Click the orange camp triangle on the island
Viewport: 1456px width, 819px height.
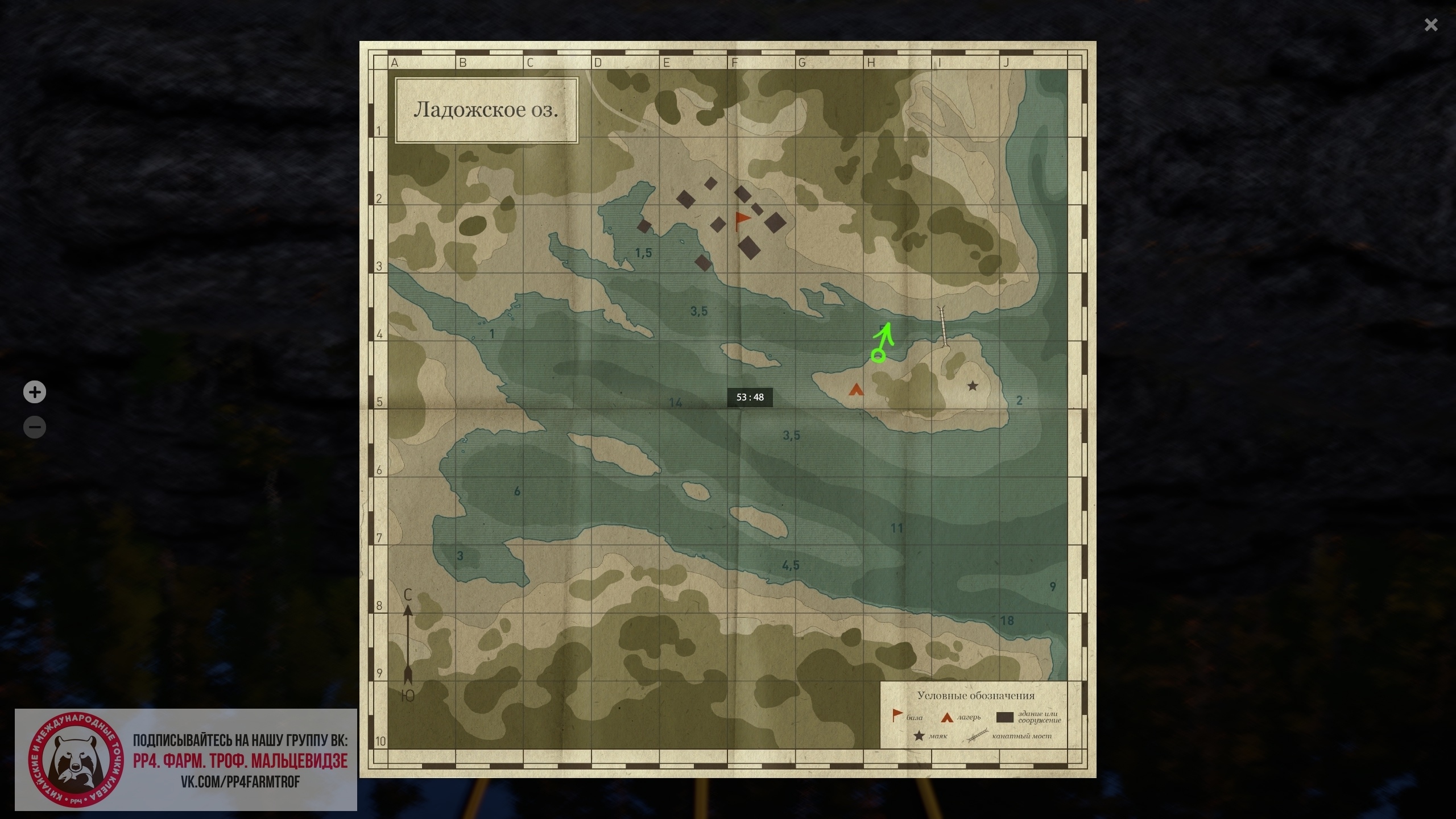coord(856,390)
